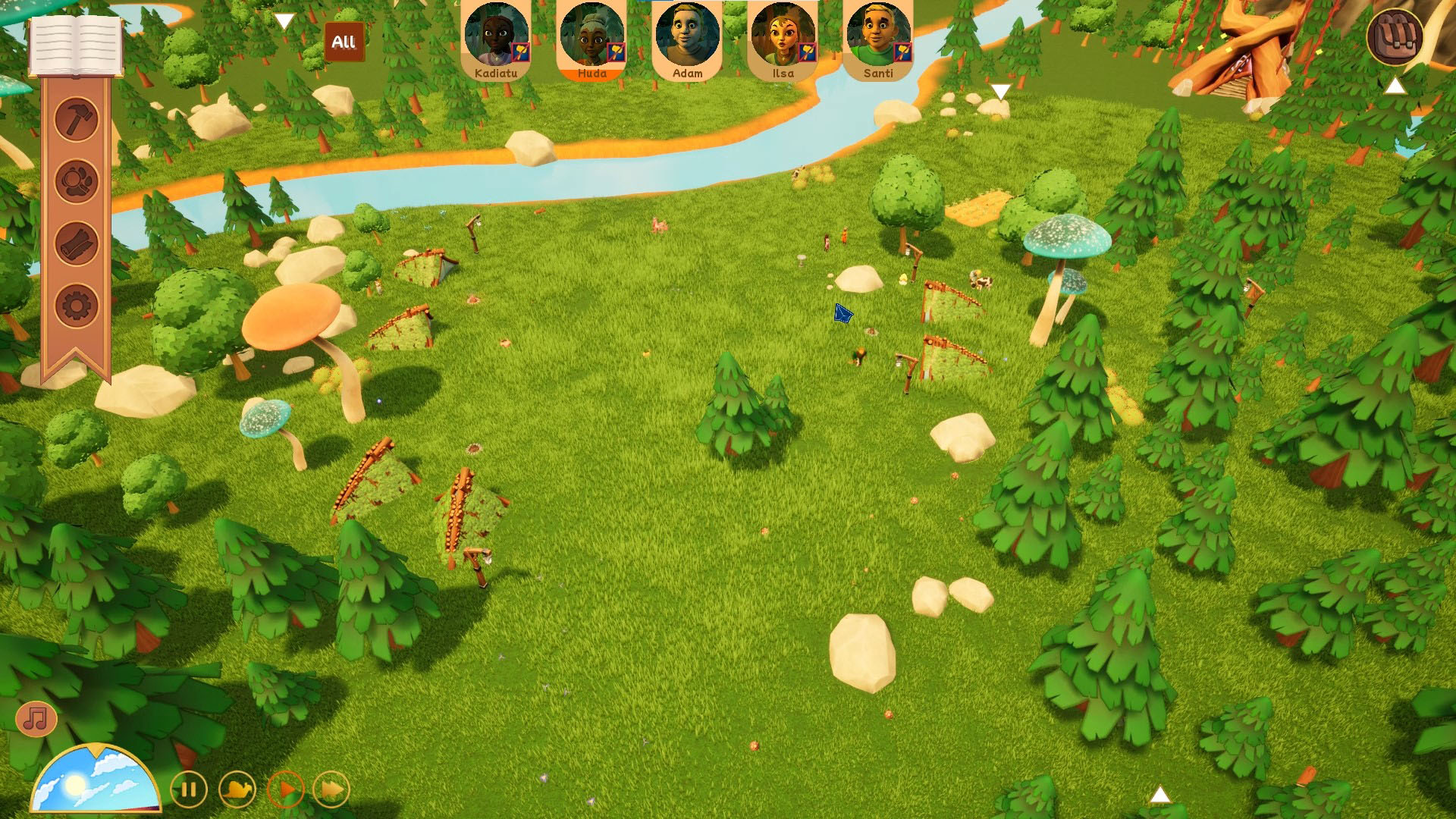
Task: Select Huda's portrait
Action: tap(592, 38)
